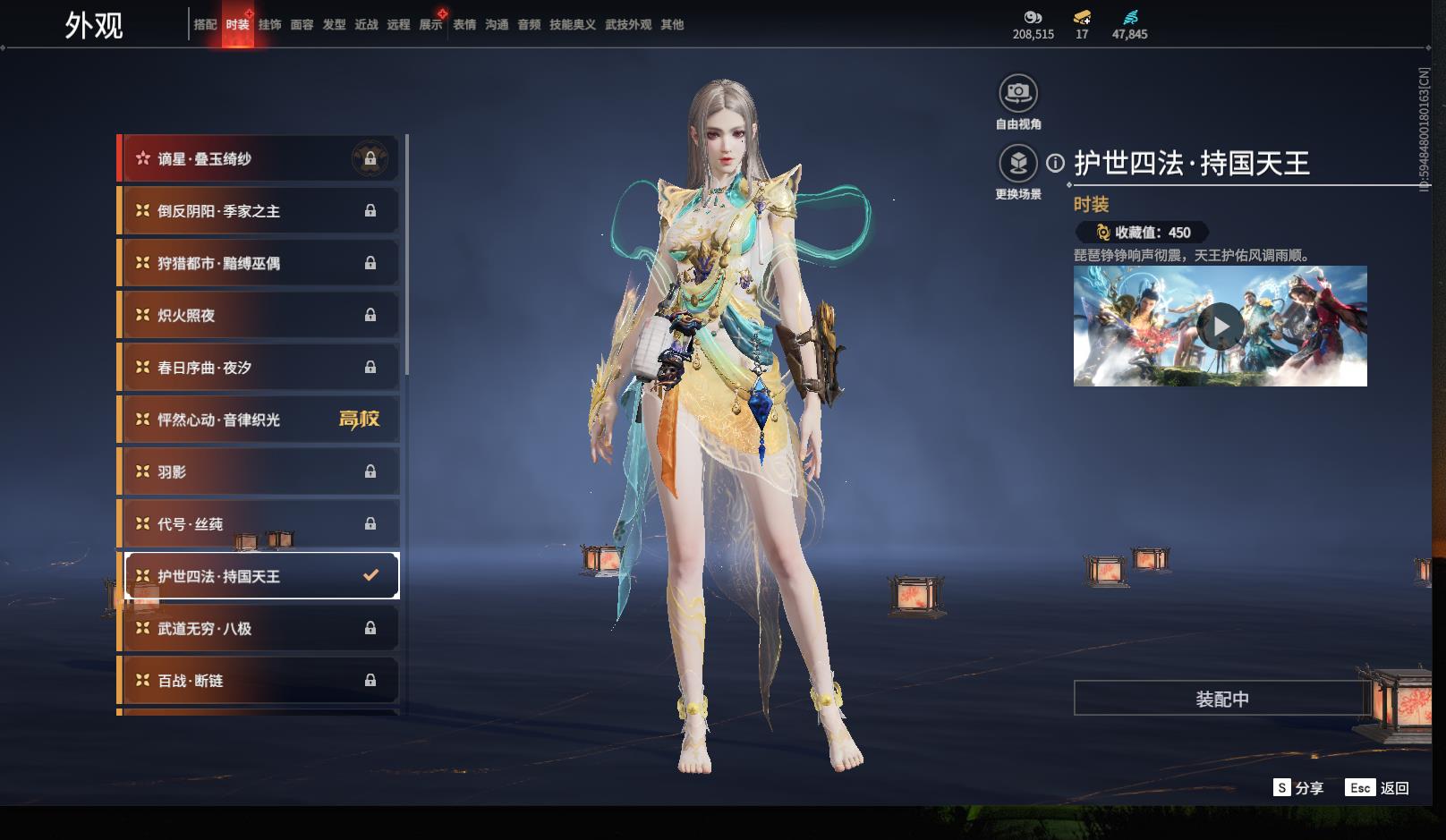Switch to the 挂饰 tab
The width and height of the screenshot is (1446, 840).
269,25
